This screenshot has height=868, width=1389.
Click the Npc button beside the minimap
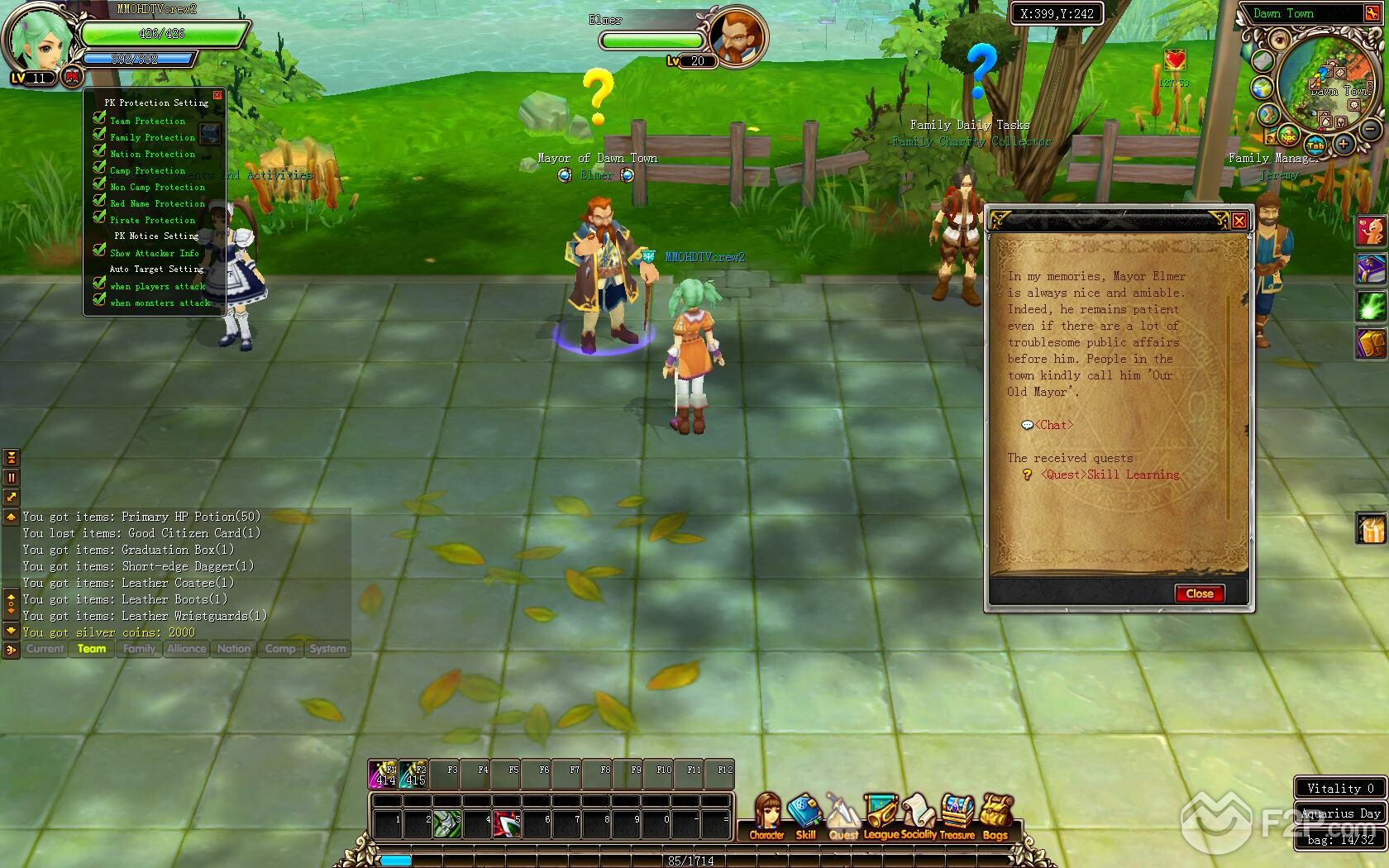(1288, 136)
